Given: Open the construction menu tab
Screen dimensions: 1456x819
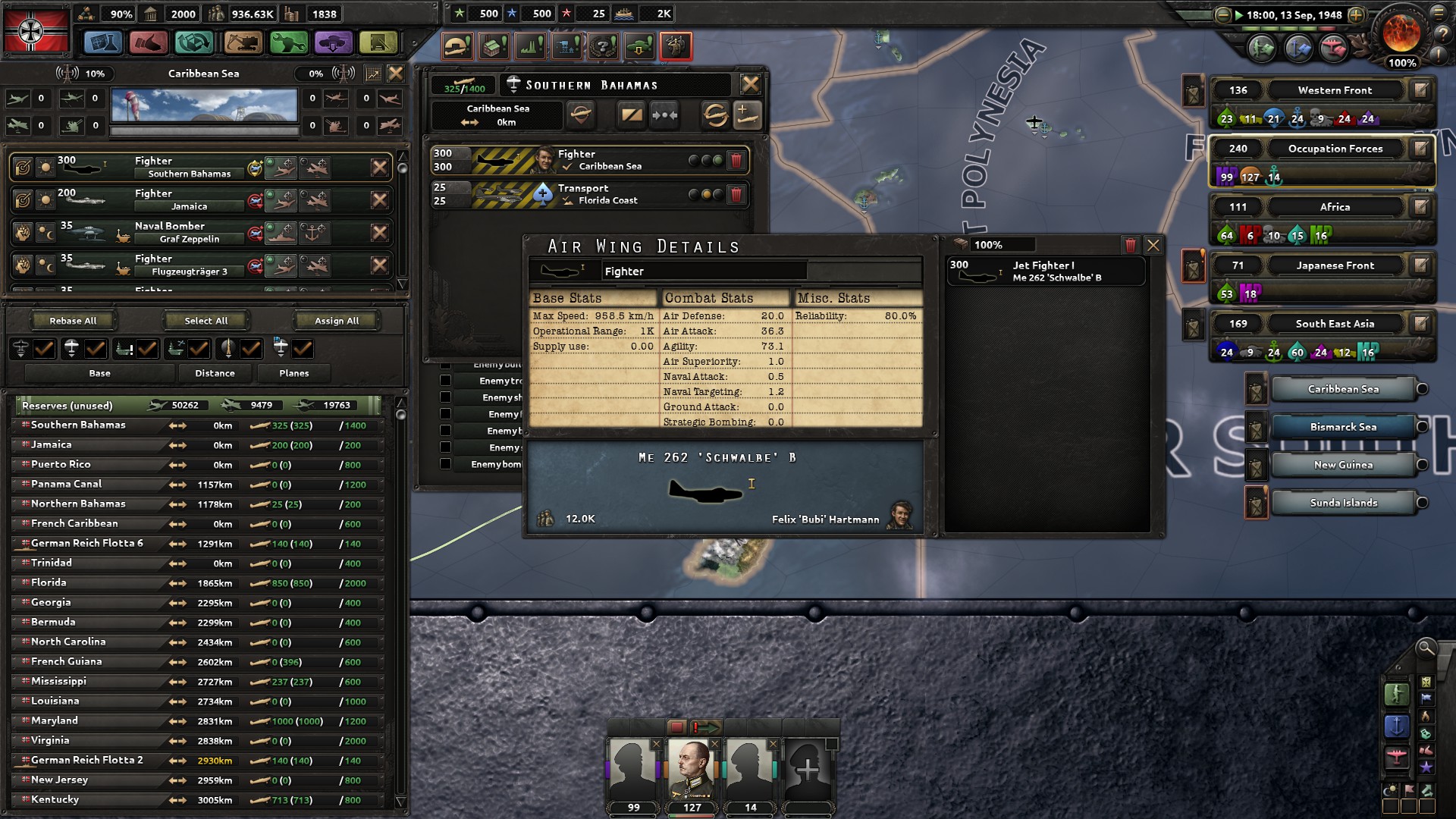Looking at the screenshot, I should coord(243,43).
